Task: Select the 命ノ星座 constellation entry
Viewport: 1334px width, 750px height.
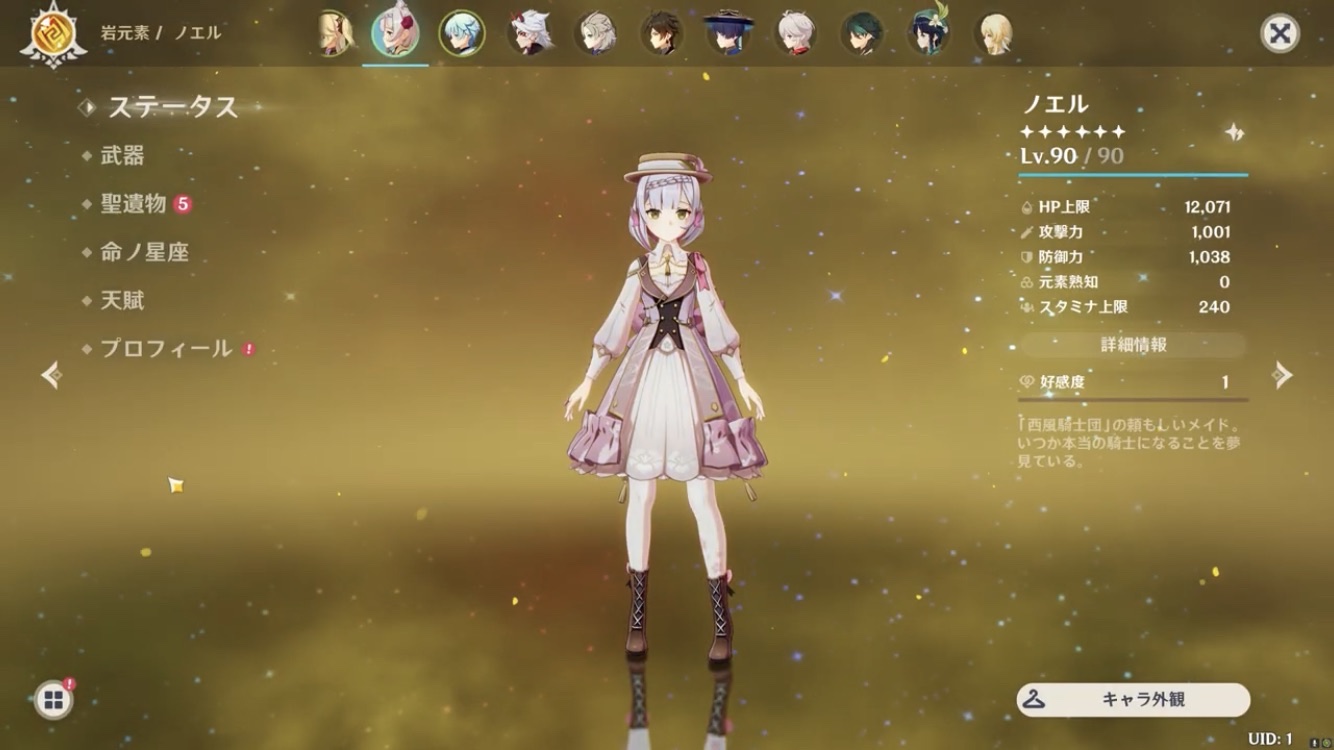Action: 144,252
